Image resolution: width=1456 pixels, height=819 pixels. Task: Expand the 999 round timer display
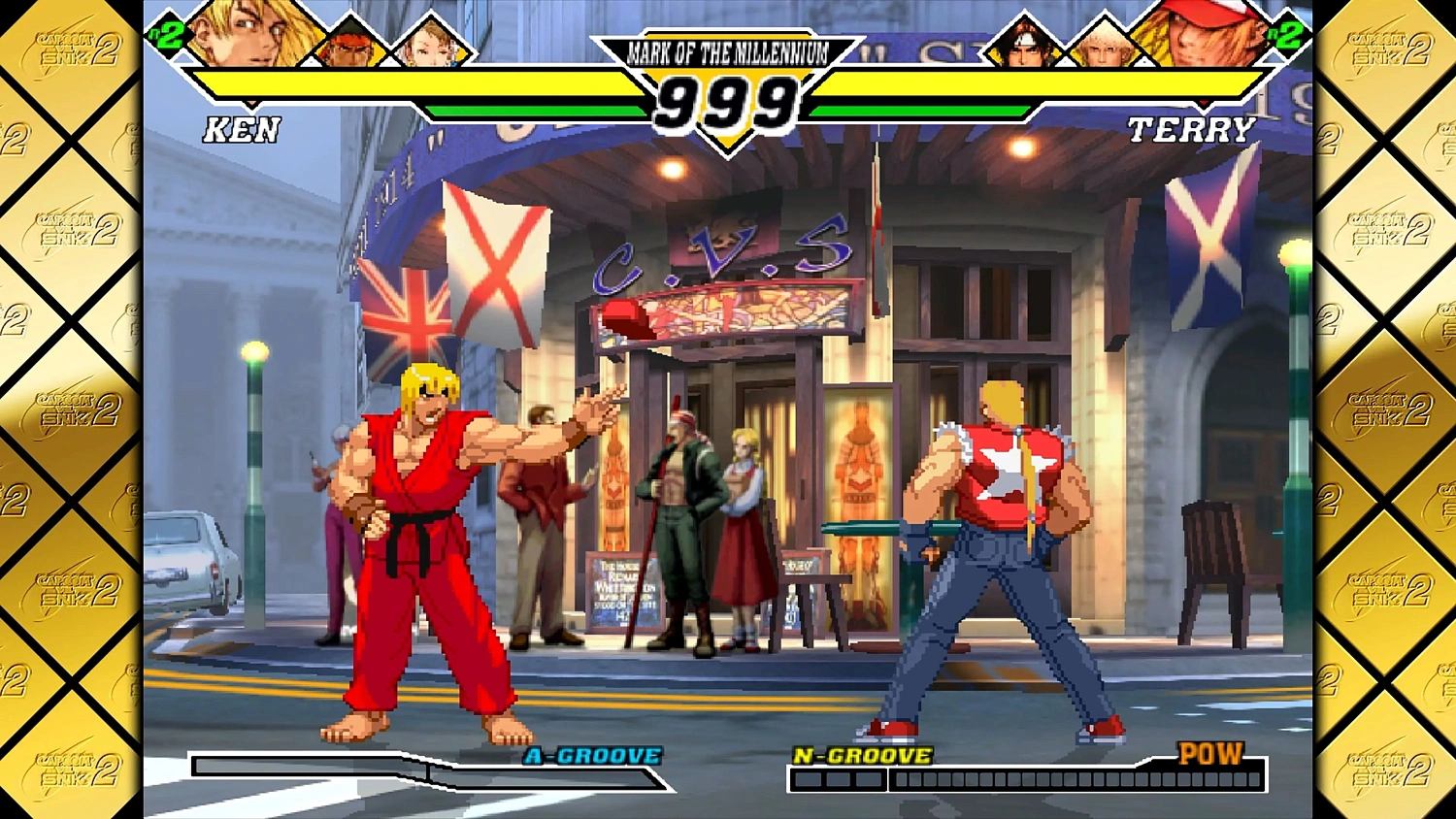pos(726,99)
